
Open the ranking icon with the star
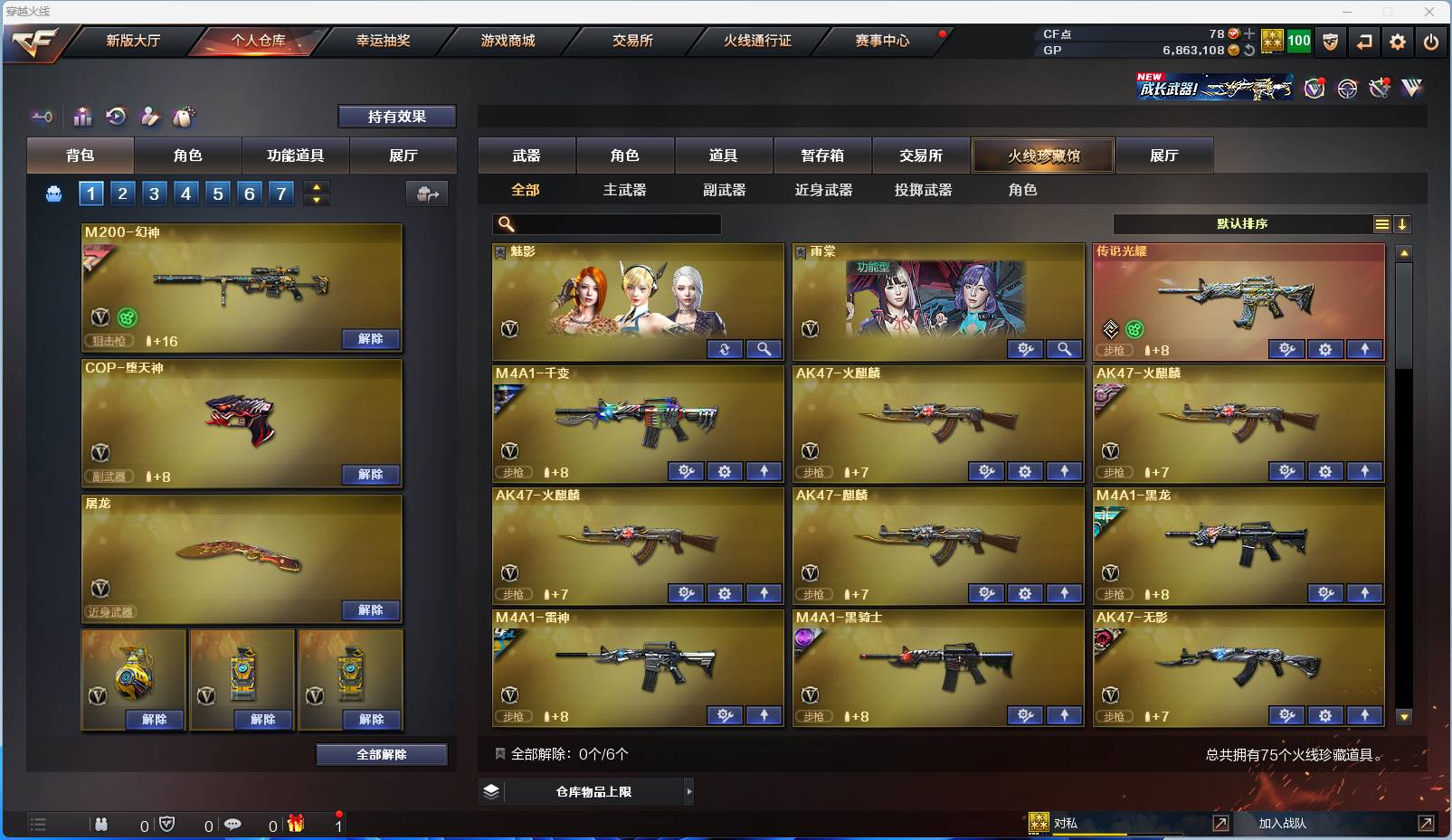[82, 117]
